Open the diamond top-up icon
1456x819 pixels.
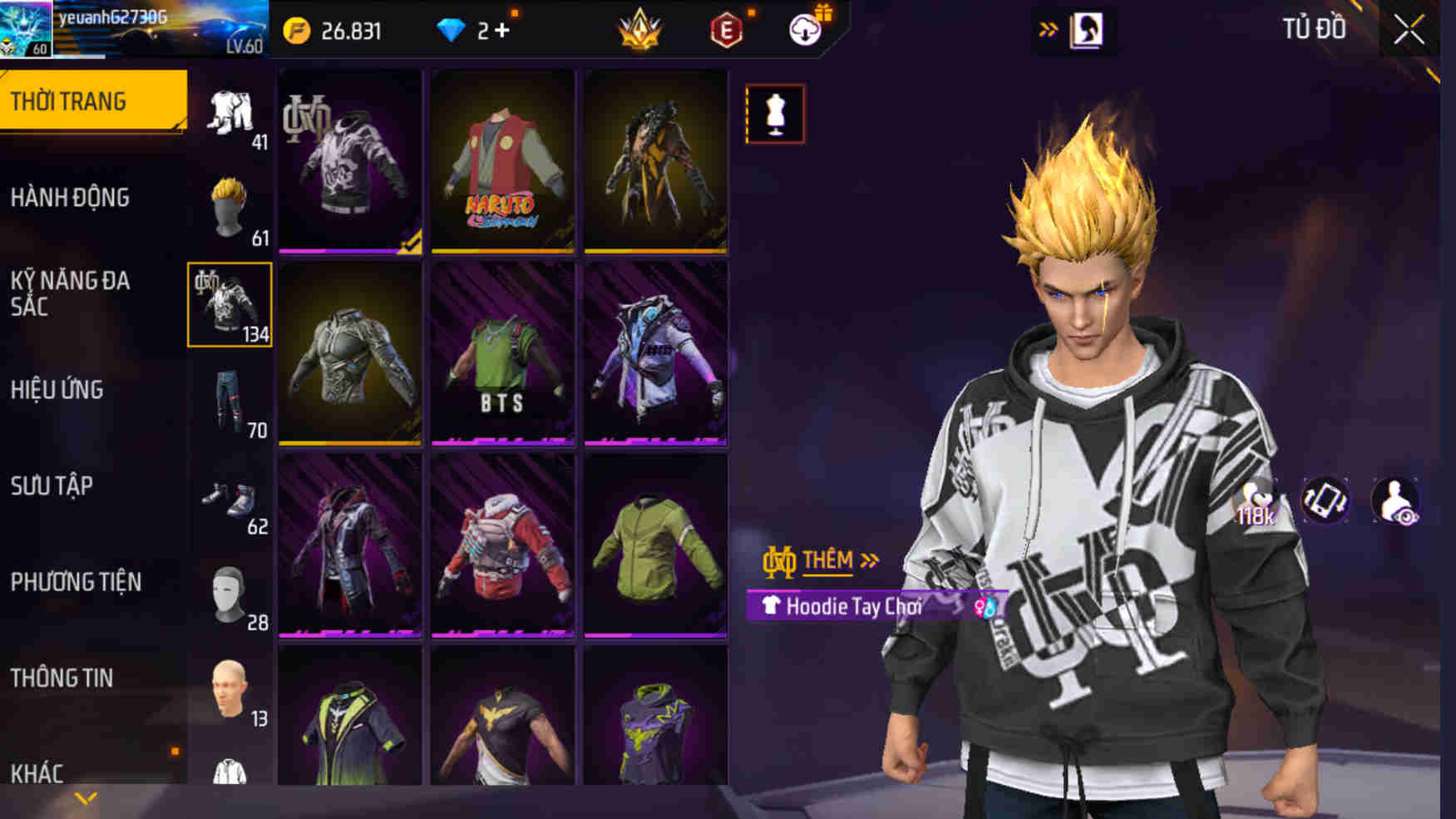(x=449, y=32)
